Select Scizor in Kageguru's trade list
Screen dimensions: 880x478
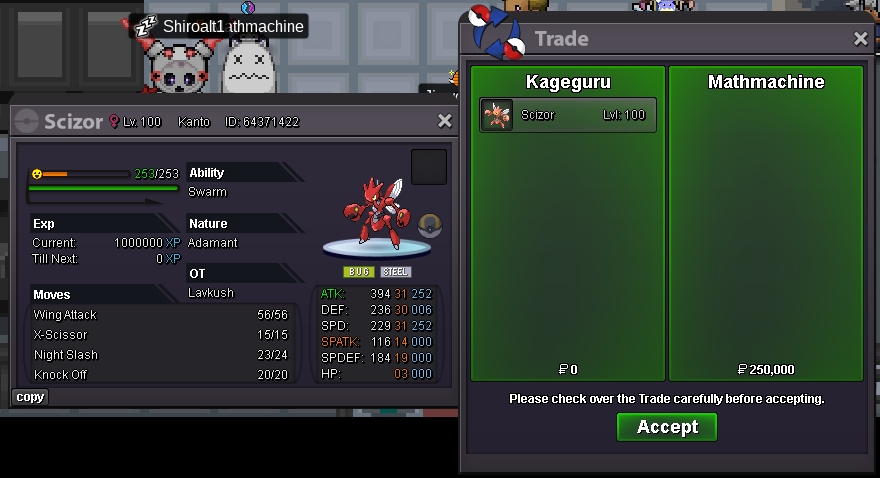568,115
